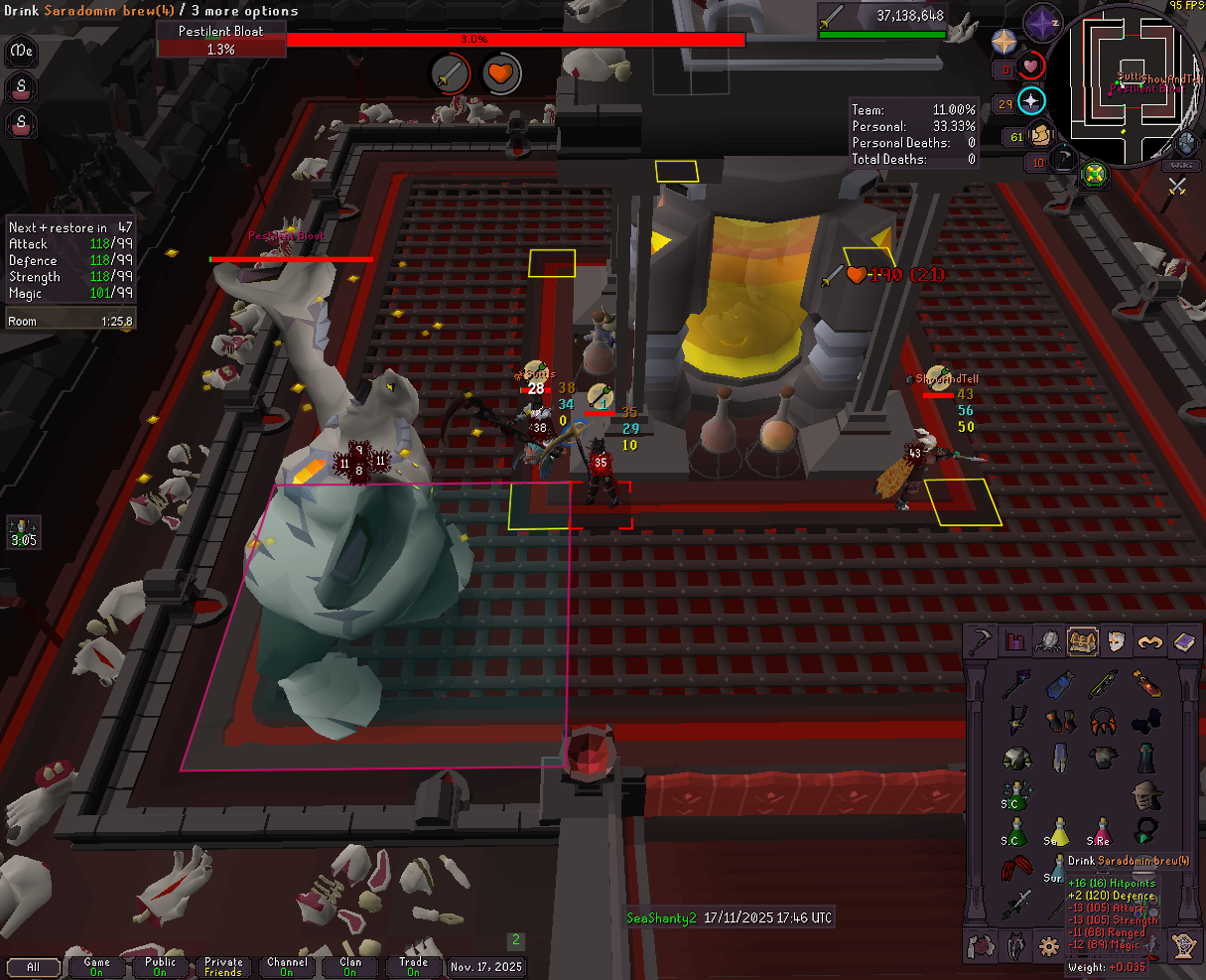1206x980 pixels.
Task: Open the Worn Equipment helmet tab
Action: [1116, 641]
